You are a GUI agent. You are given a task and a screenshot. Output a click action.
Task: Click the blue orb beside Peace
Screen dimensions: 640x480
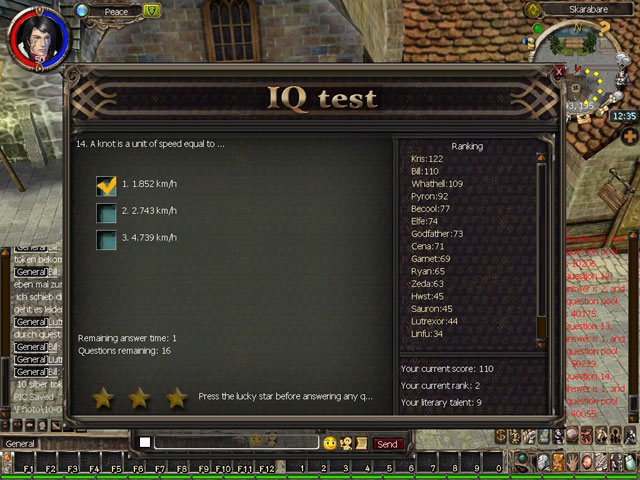tap(82, 10)
